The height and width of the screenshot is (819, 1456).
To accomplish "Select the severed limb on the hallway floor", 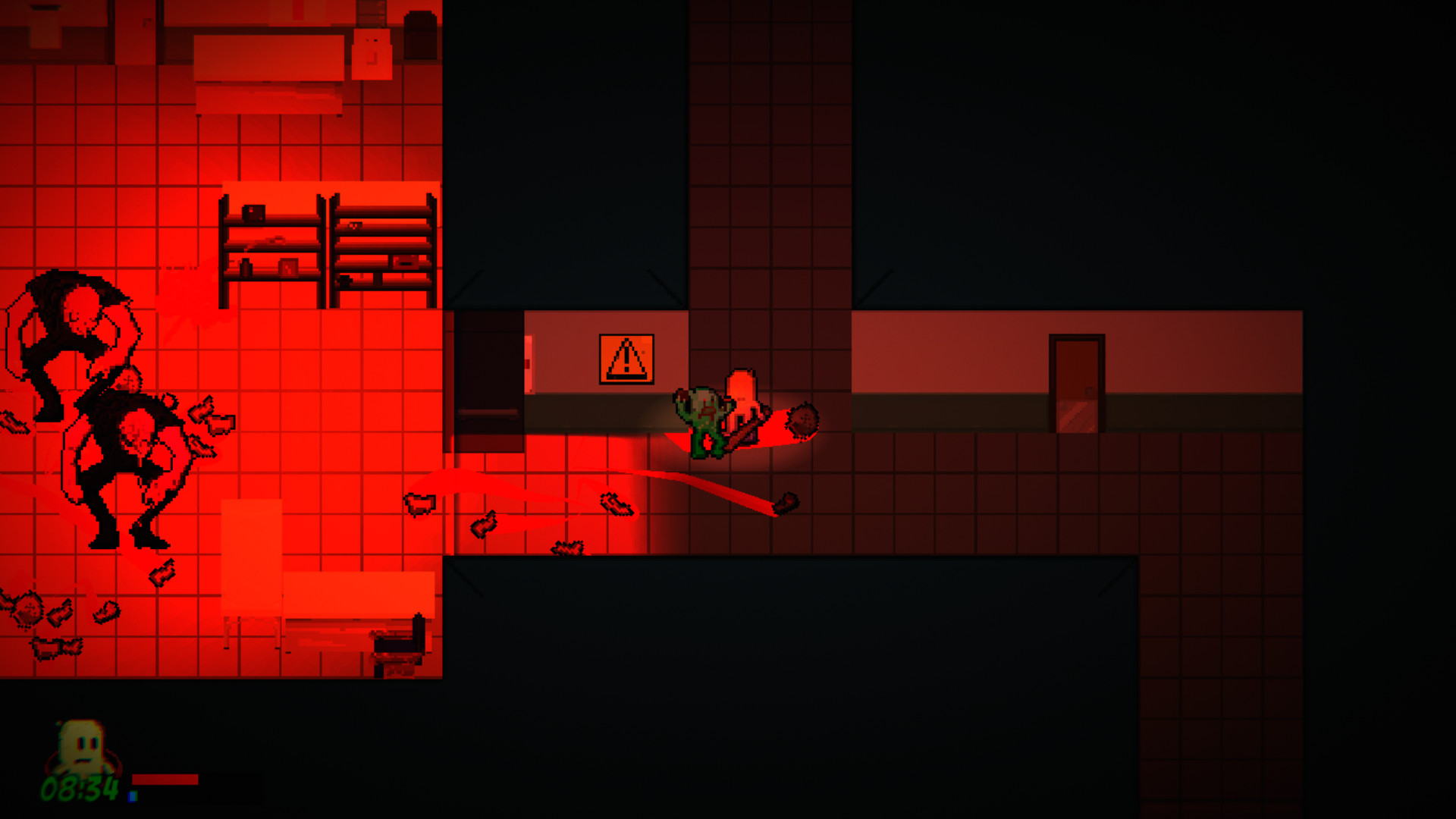I will click(x=616, y=504).
